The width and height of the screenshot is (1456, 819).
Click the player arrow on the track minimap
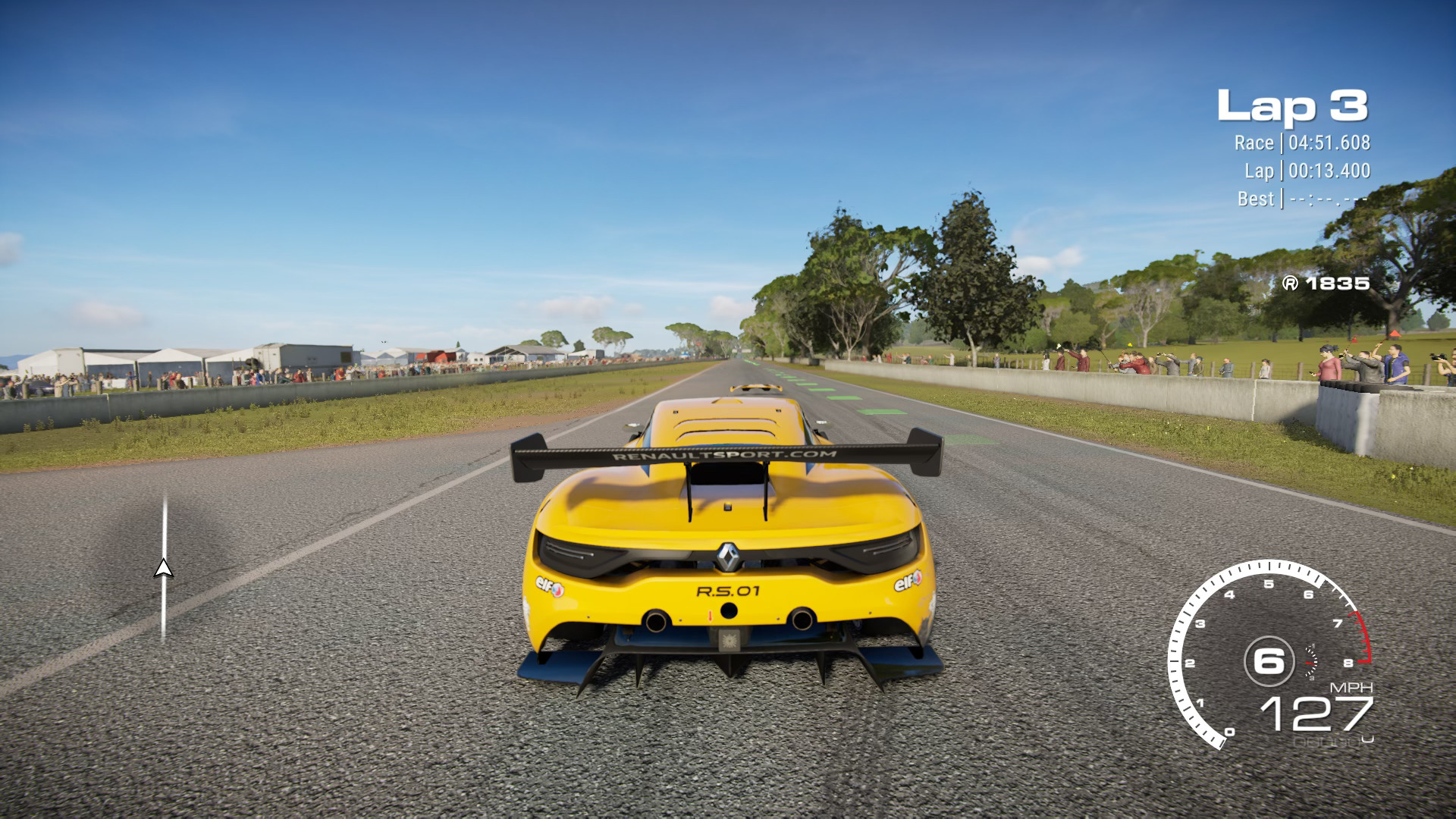164,569
